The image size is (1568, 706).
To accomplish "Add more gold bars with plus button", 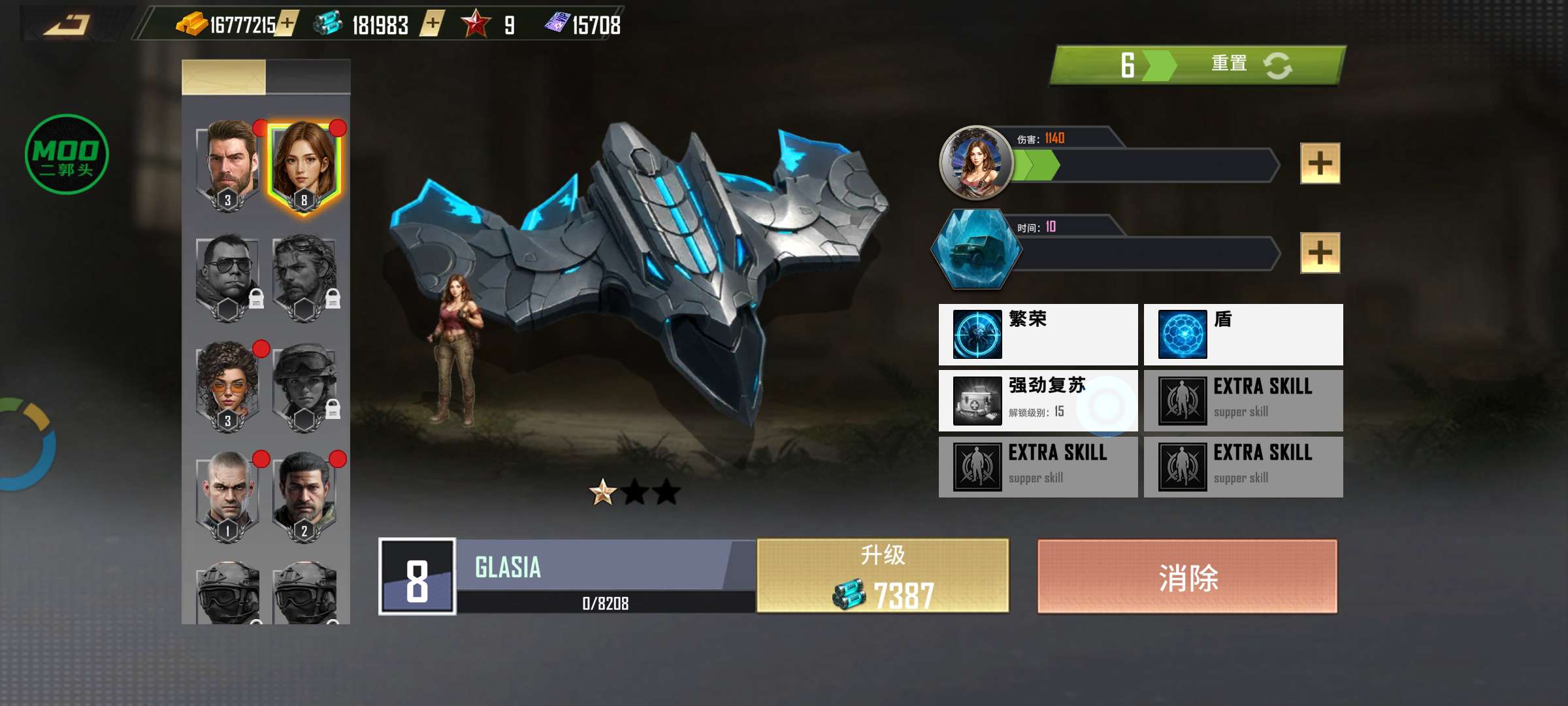I will (286, 24).
